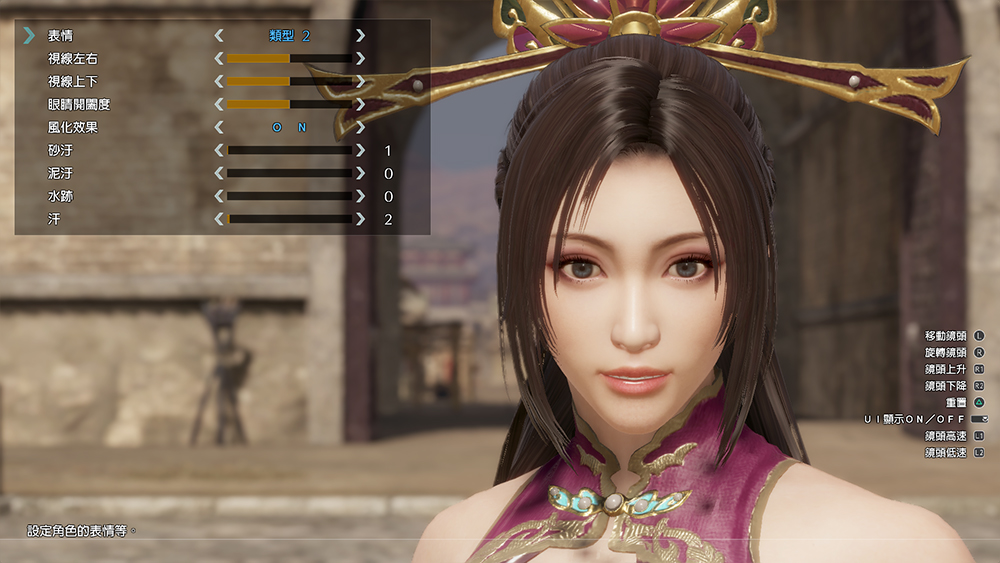The image size is (1000, 563).
Task: Decrease 汗 with the left arrow
Action: click(219, 219)
